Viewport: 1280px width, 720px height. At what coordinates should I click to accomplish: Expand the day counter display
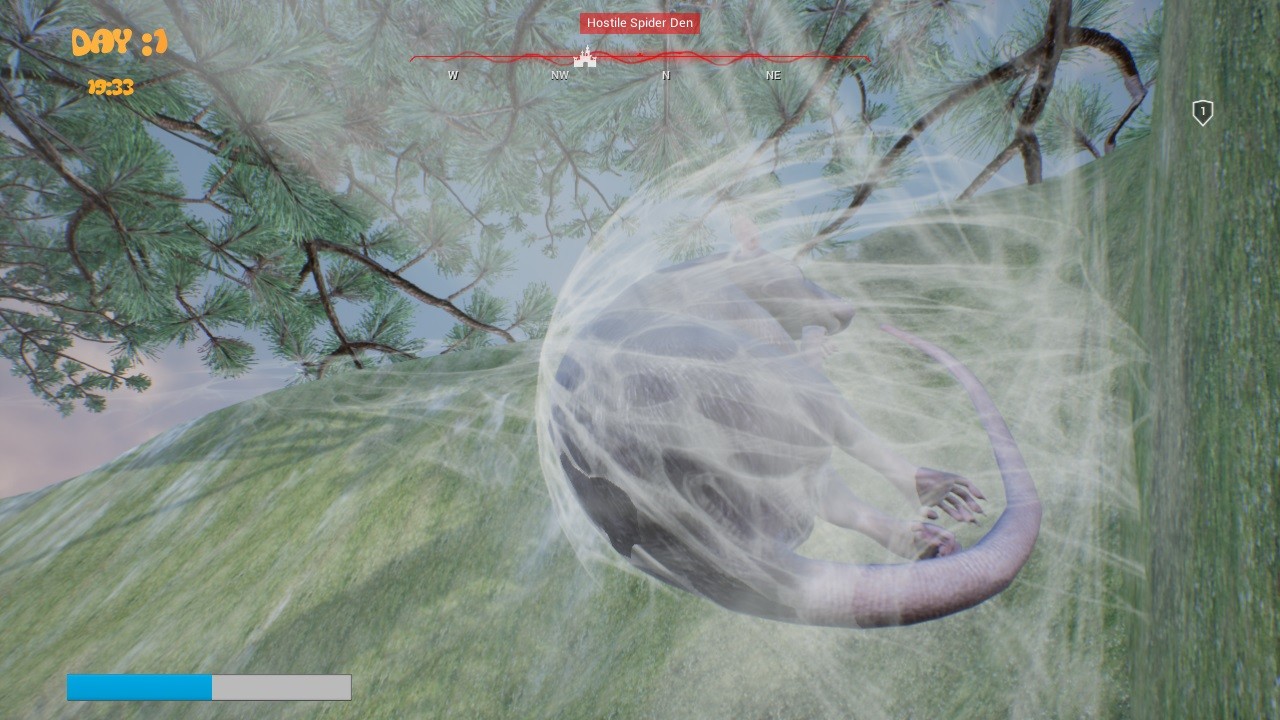(118, 43)
